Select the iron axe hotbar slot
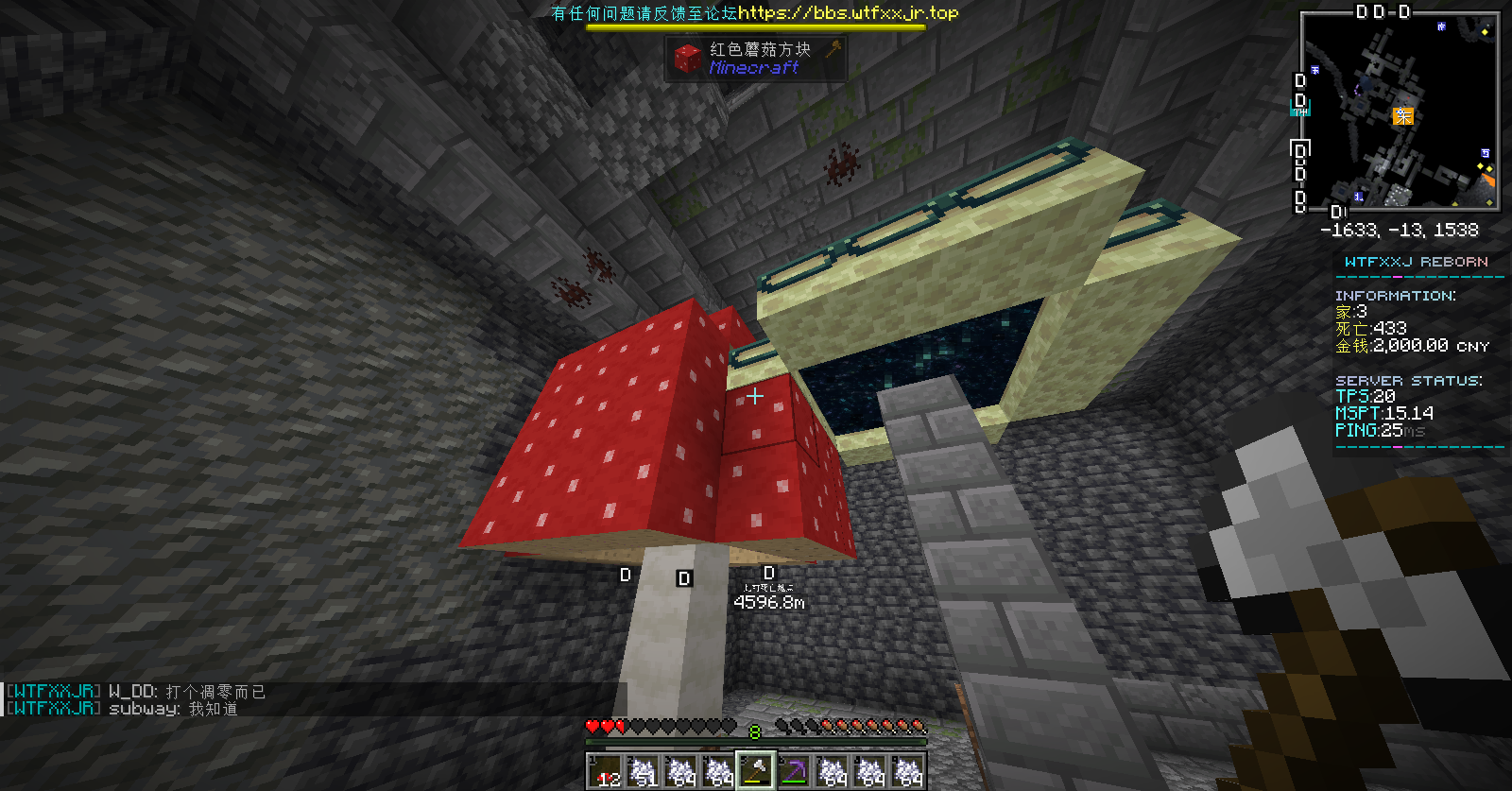The image size is (1512, 791). (x=756, y=771)
